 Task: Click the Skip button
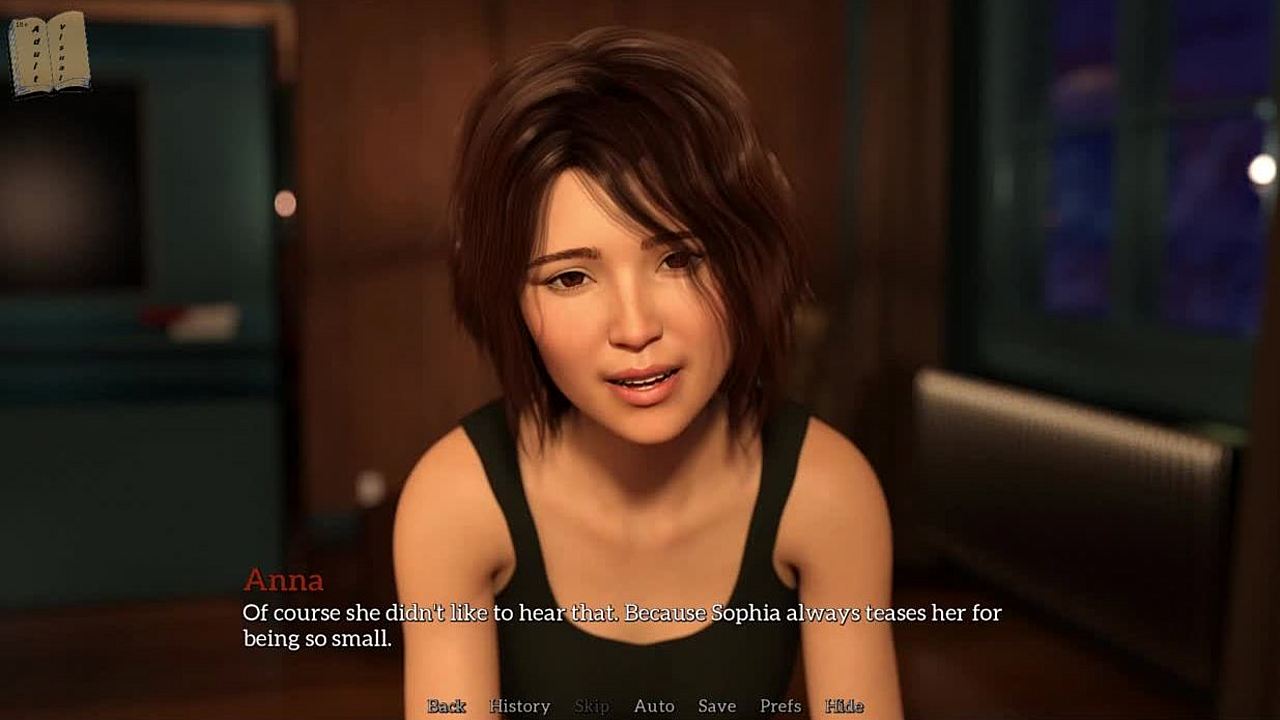591,706
